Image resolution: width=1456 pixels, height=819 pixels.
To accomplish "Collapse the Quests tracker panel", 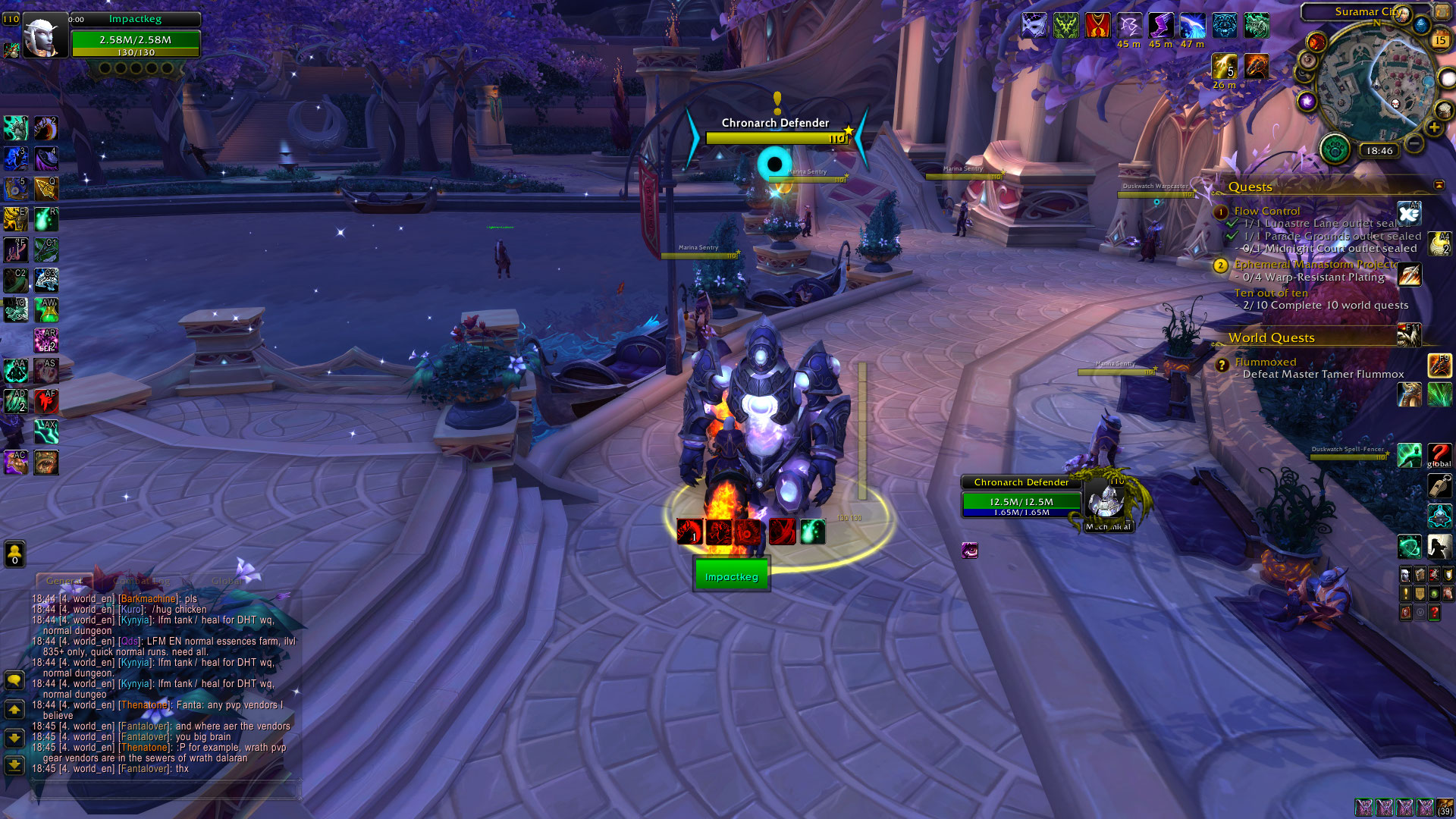I will click(x=1439, y=185).
